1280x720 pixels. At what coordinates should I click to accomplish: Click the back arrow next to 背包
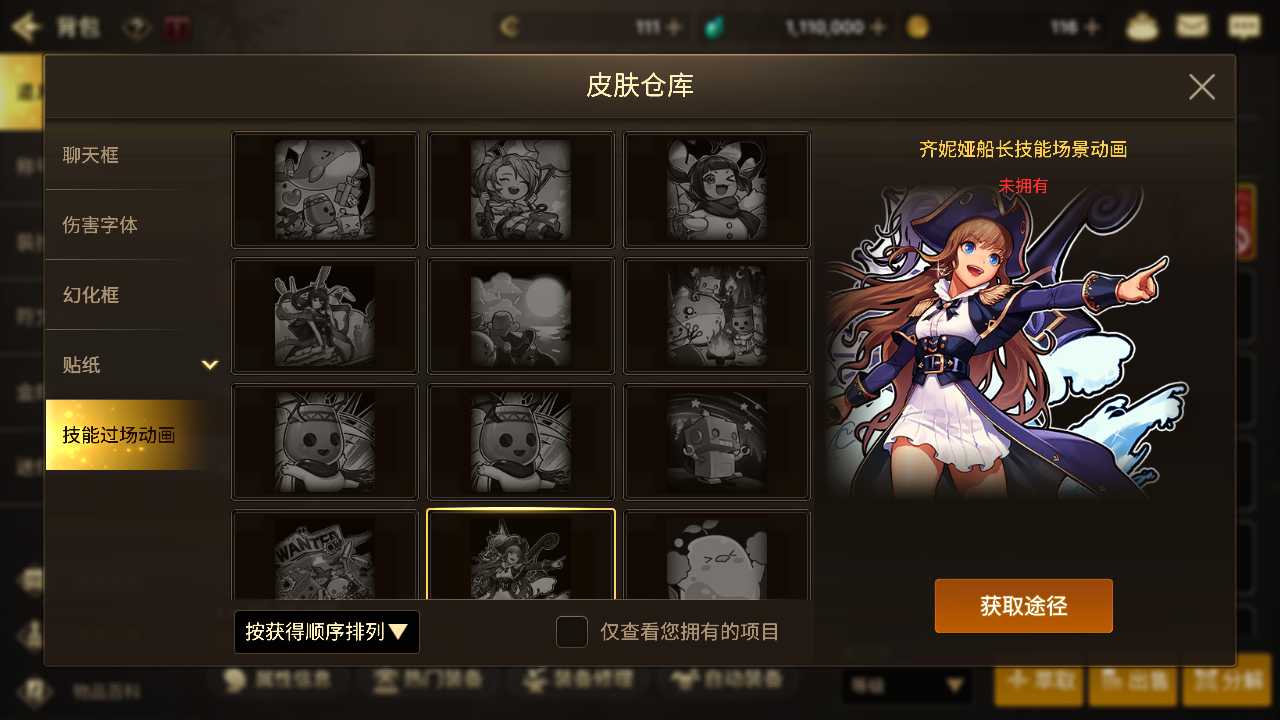26,27
